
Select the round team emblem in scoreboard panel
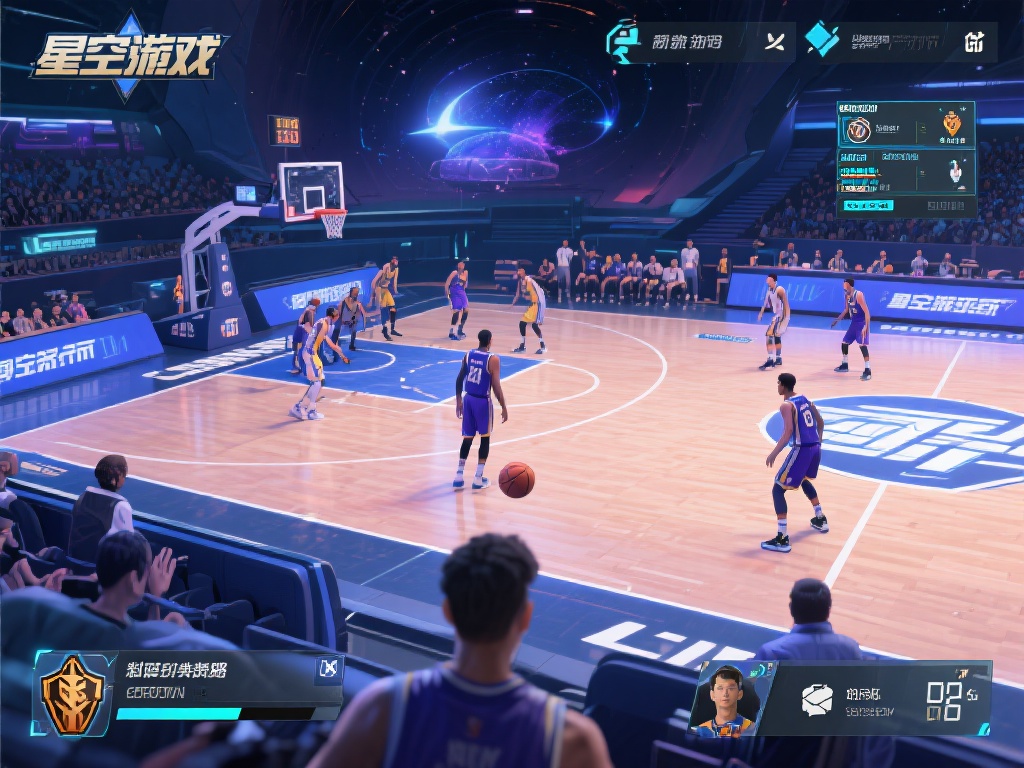858,129
